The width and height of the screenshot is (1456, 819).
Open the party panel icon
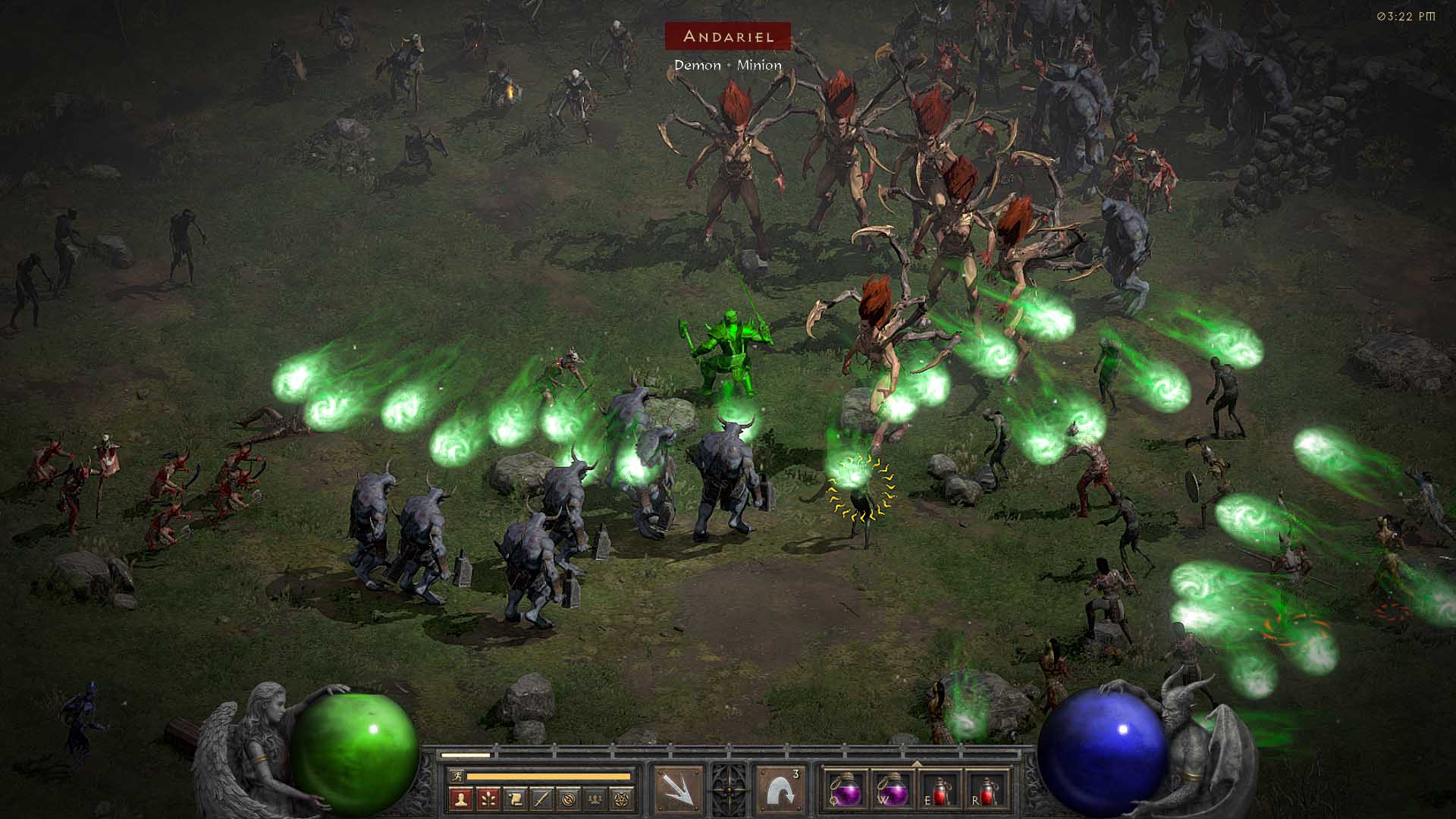(x=597, y=798)
